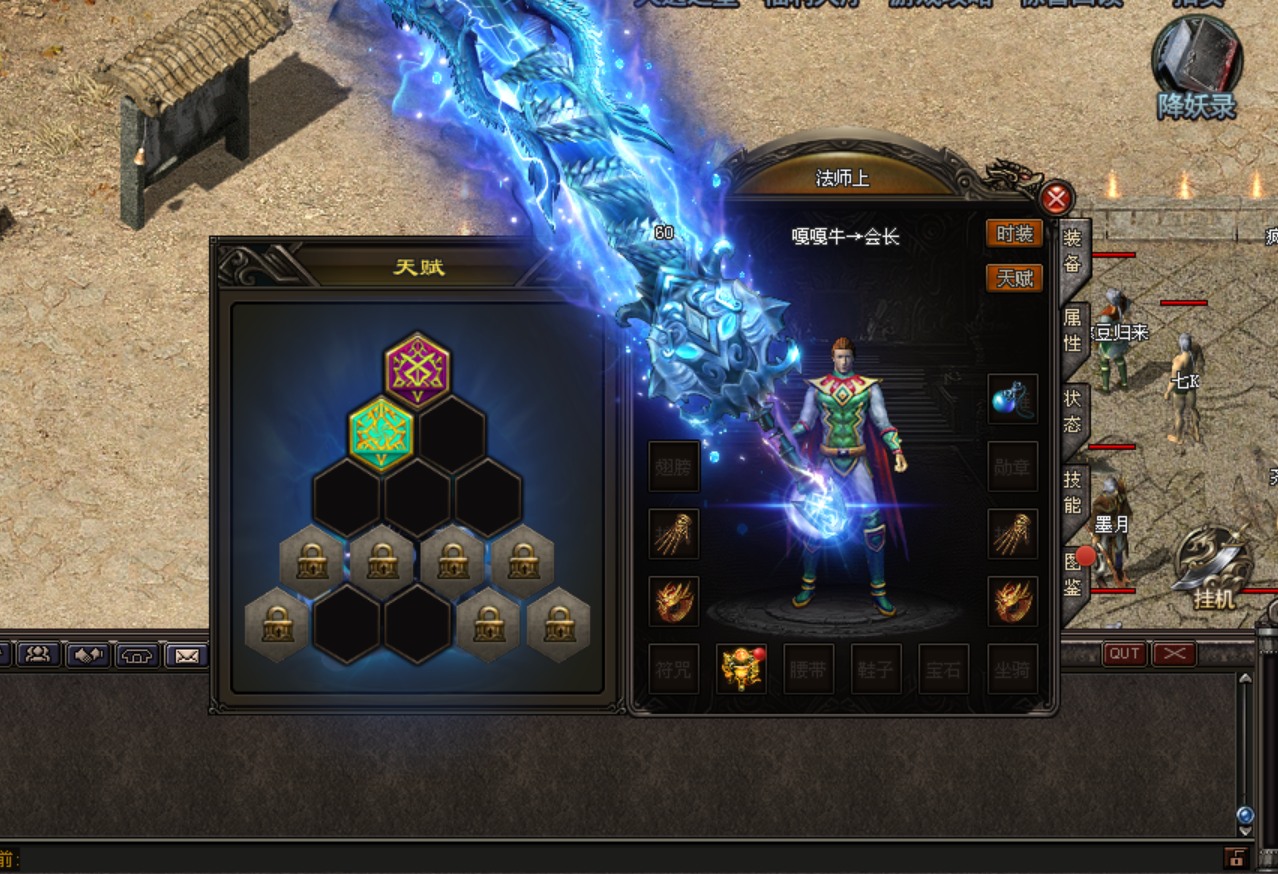Select the 图鉴 codex tab
This screenshot has width=1278, height=874.
pyautogui.click(x=1072, y=573)
